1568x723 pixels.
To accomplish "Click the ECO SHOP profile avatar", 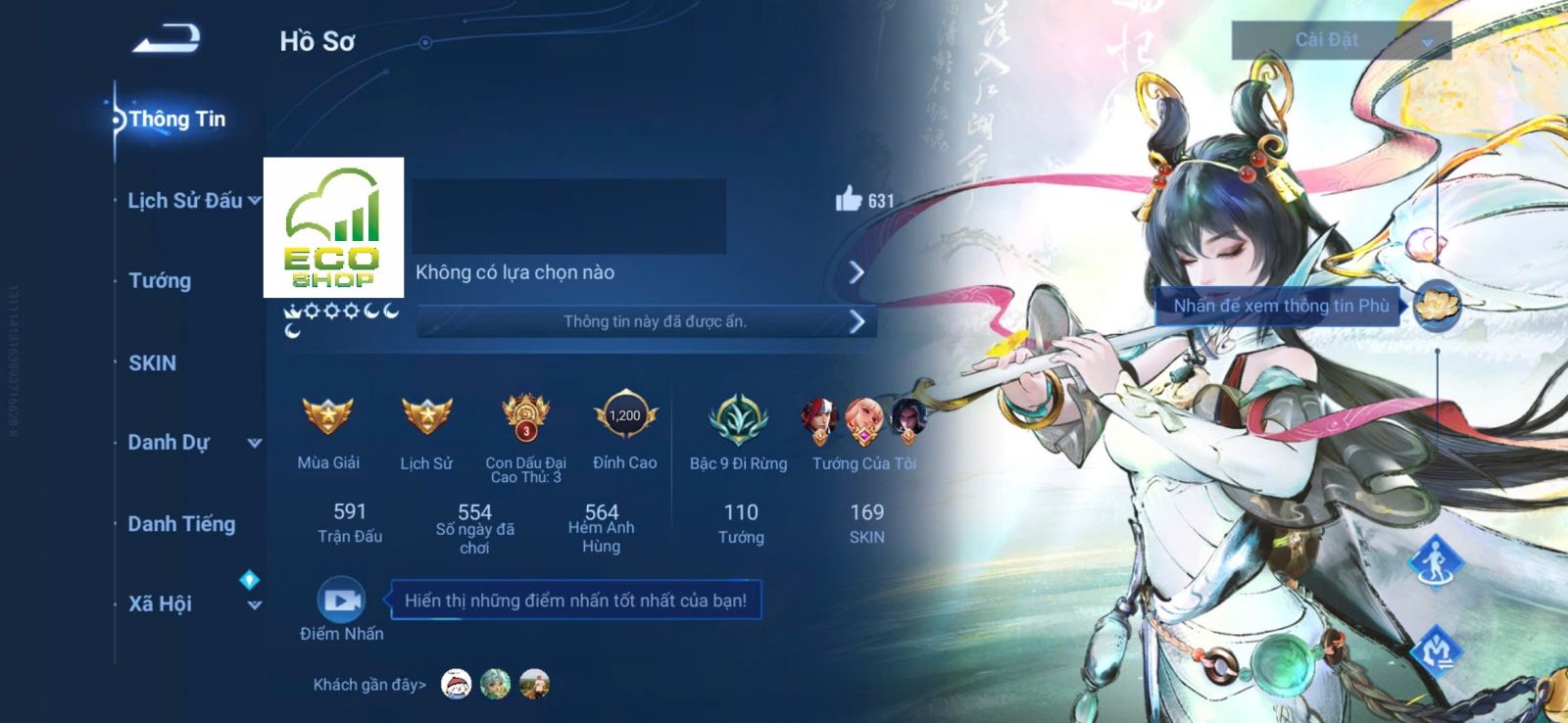I will [x=333, y=227].
